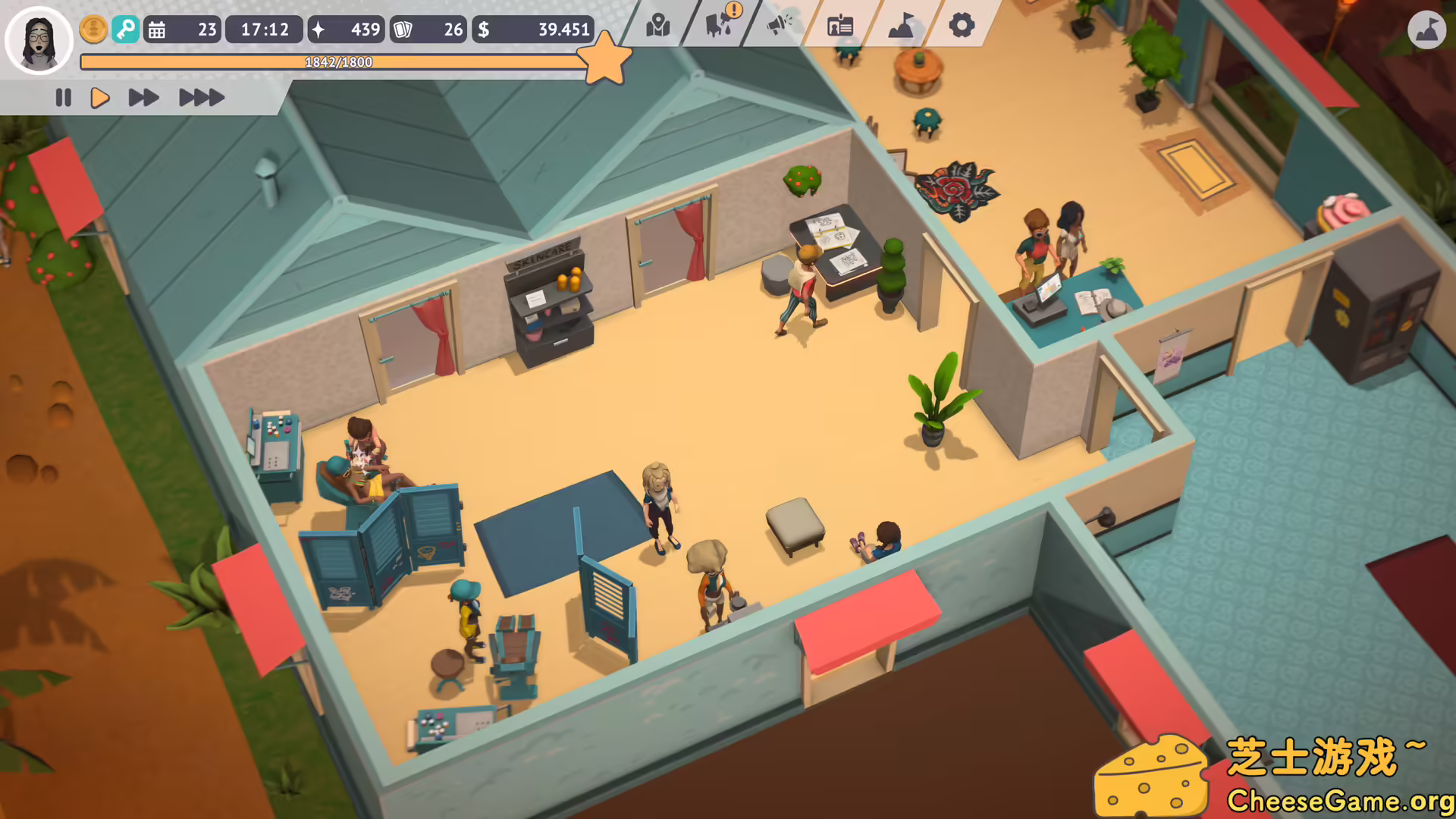This screenshot has width=1456, height=819.
Task: Open the sparkle points display
Action: 346,30
